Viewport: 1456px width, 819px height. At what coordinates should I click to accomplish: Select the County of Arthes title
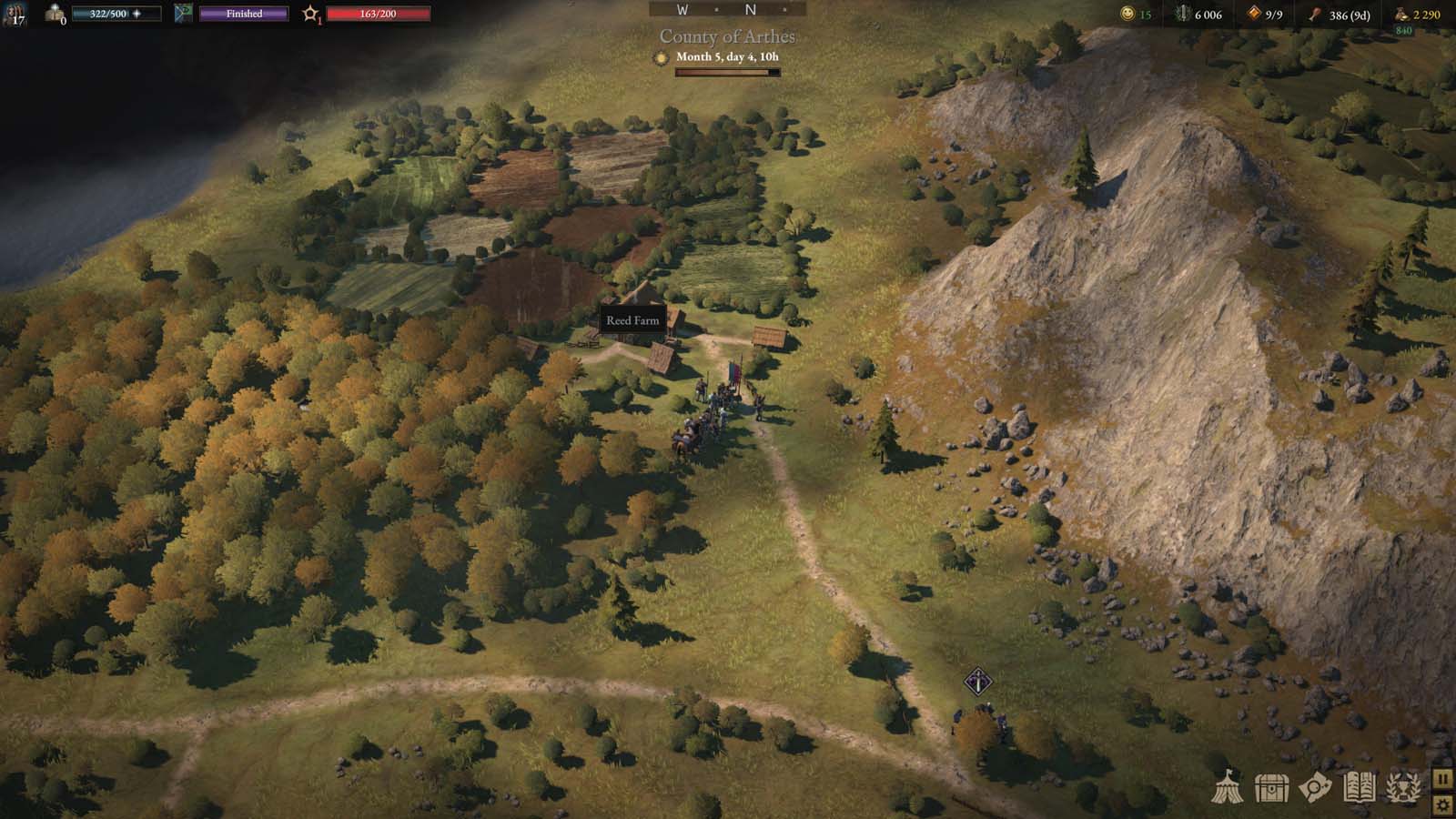[x=727, y=35]
